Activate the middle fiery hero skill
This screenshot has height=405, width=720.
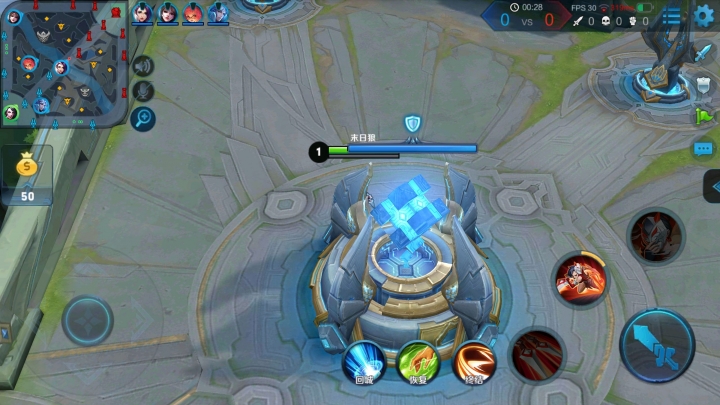coord(579,278)
